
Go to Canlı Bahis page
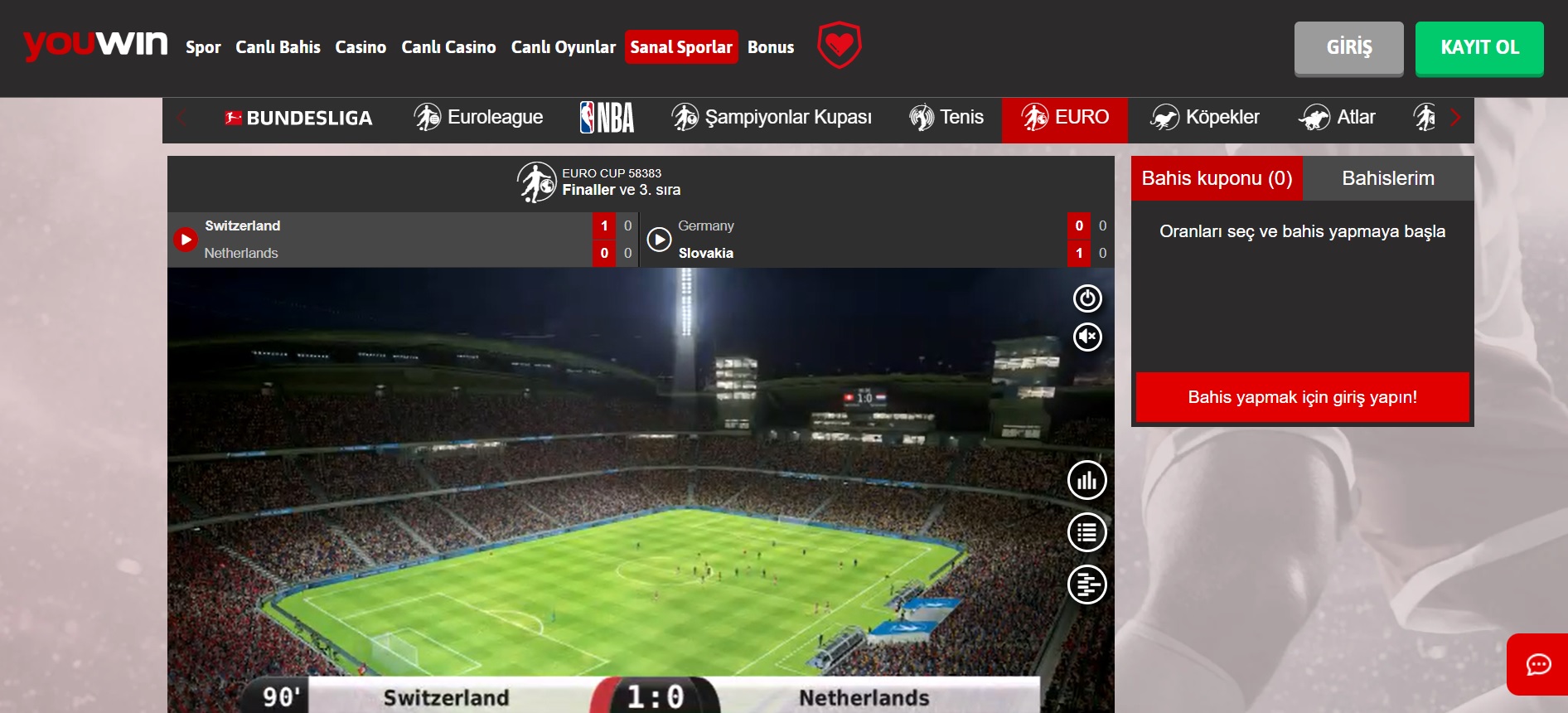[278, 47]
